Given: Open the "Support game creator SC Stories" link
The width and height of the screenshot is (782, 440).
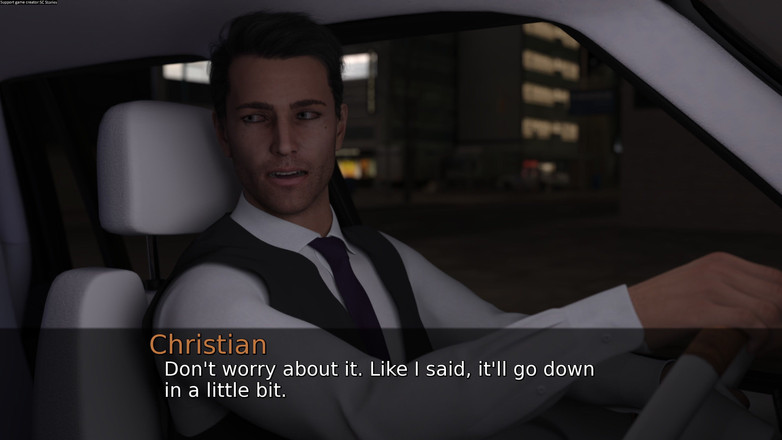Looking at the screenshot, I should 31,4.
